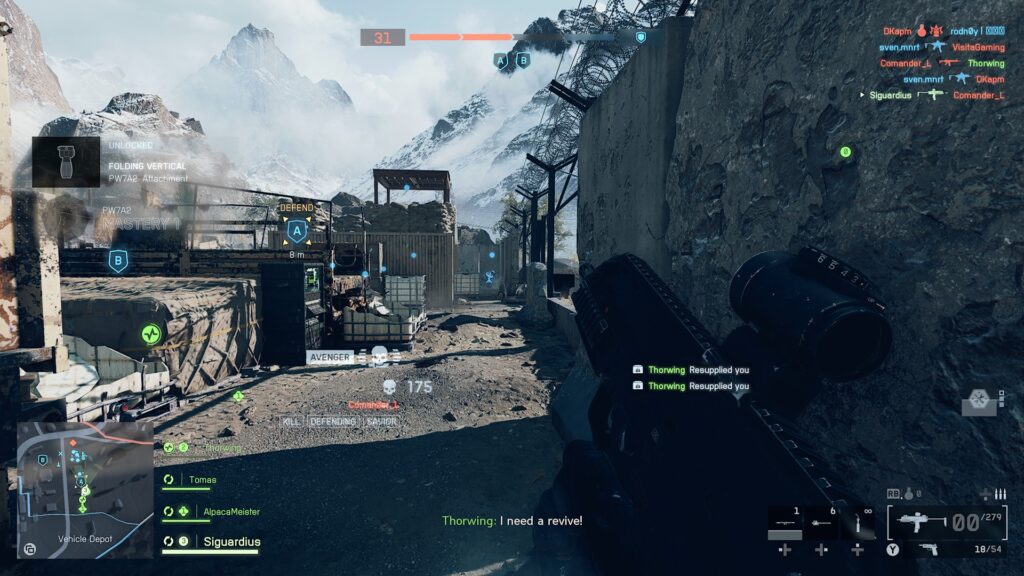Click the minimap's expand icon

[29, 548]
